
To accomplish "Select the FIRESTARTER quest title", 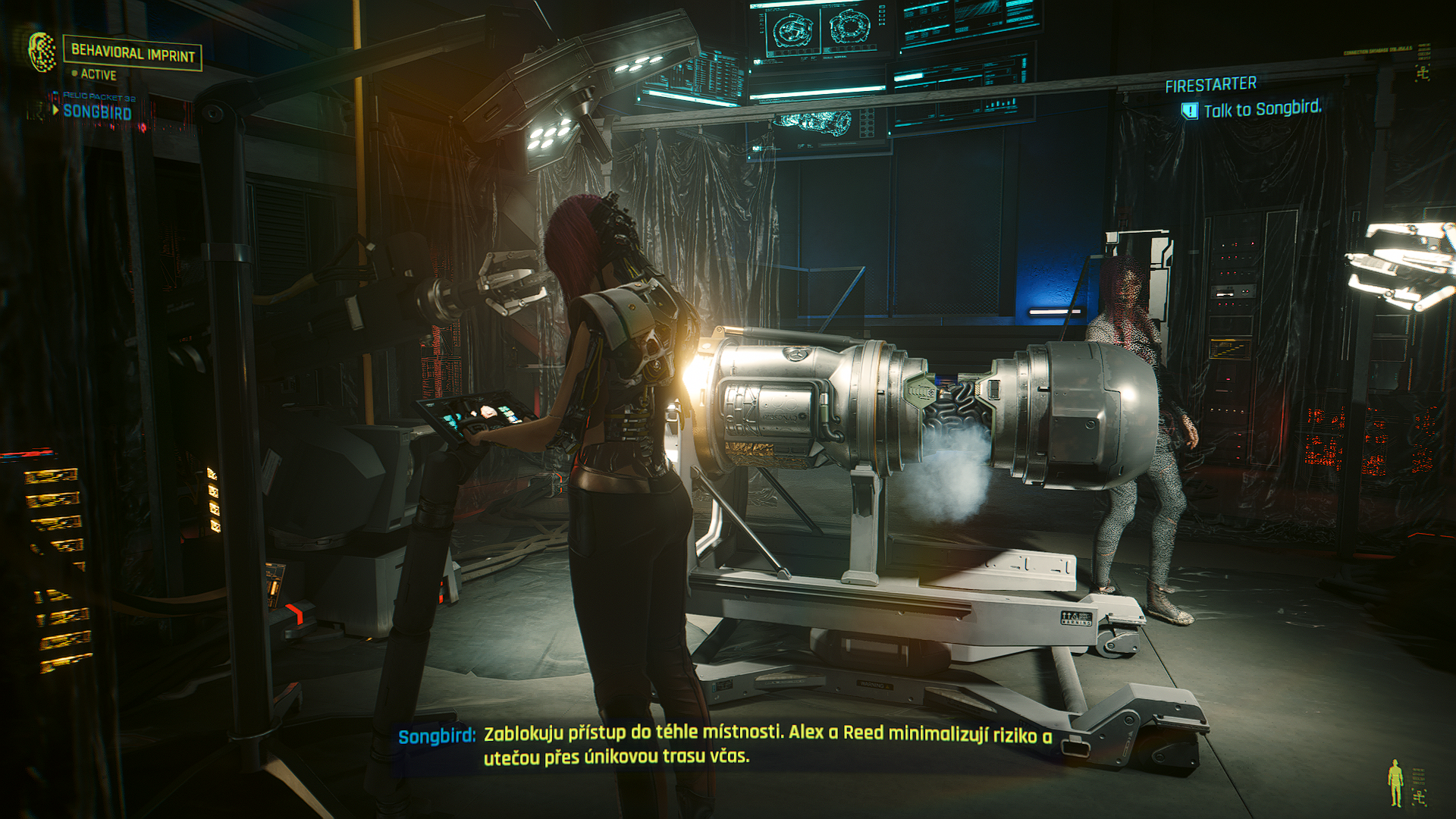I will tap(1210, 84).
